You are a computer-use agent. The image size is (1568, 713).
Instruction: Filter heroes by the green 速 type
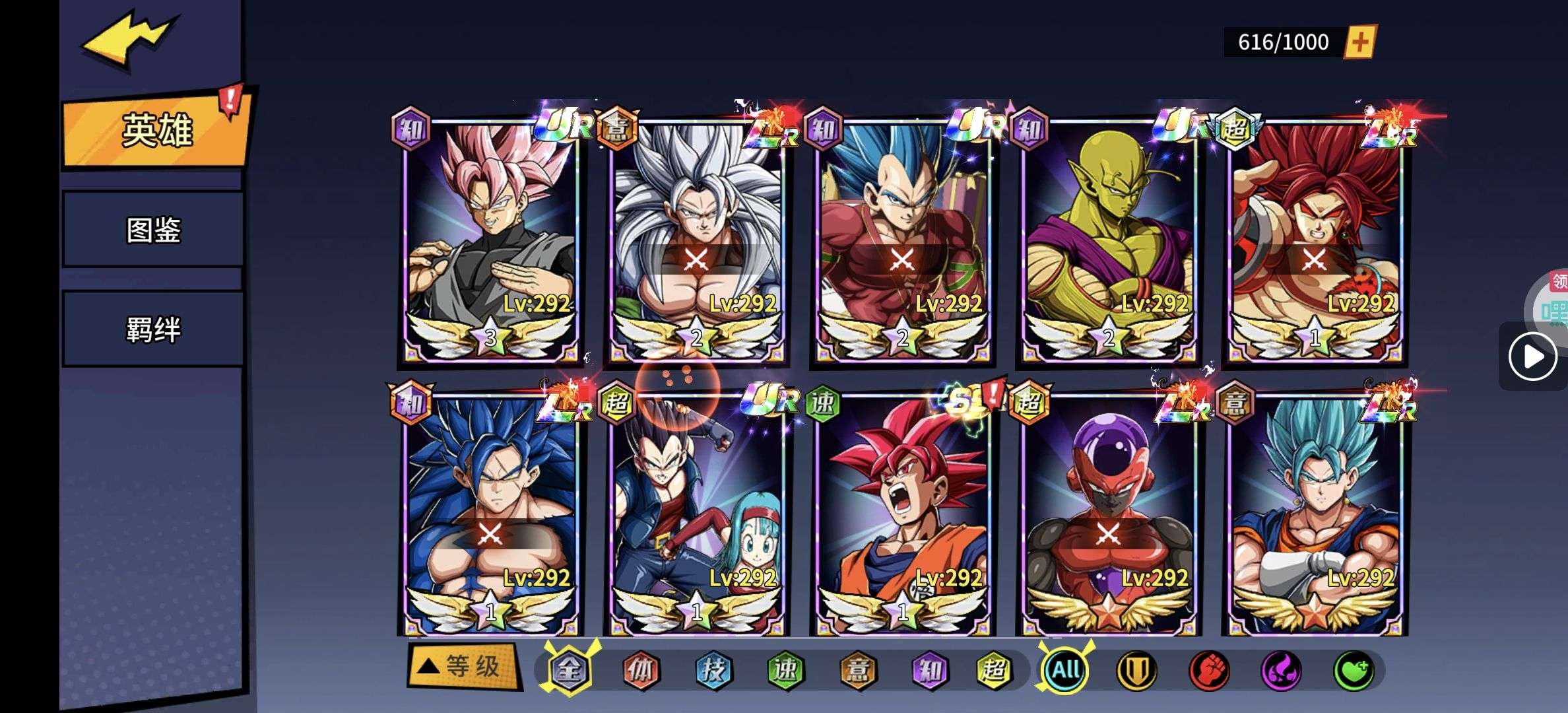785,671
